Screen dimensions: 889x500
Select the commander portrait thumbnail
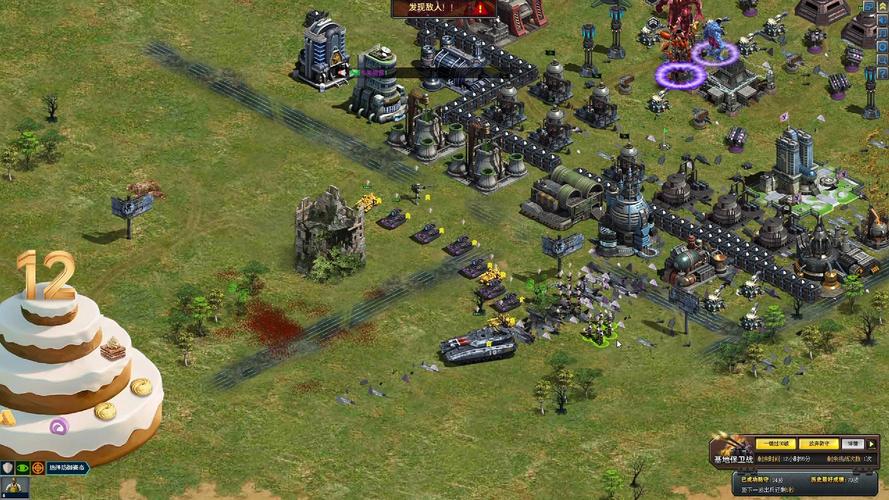[x=13, y=488]
